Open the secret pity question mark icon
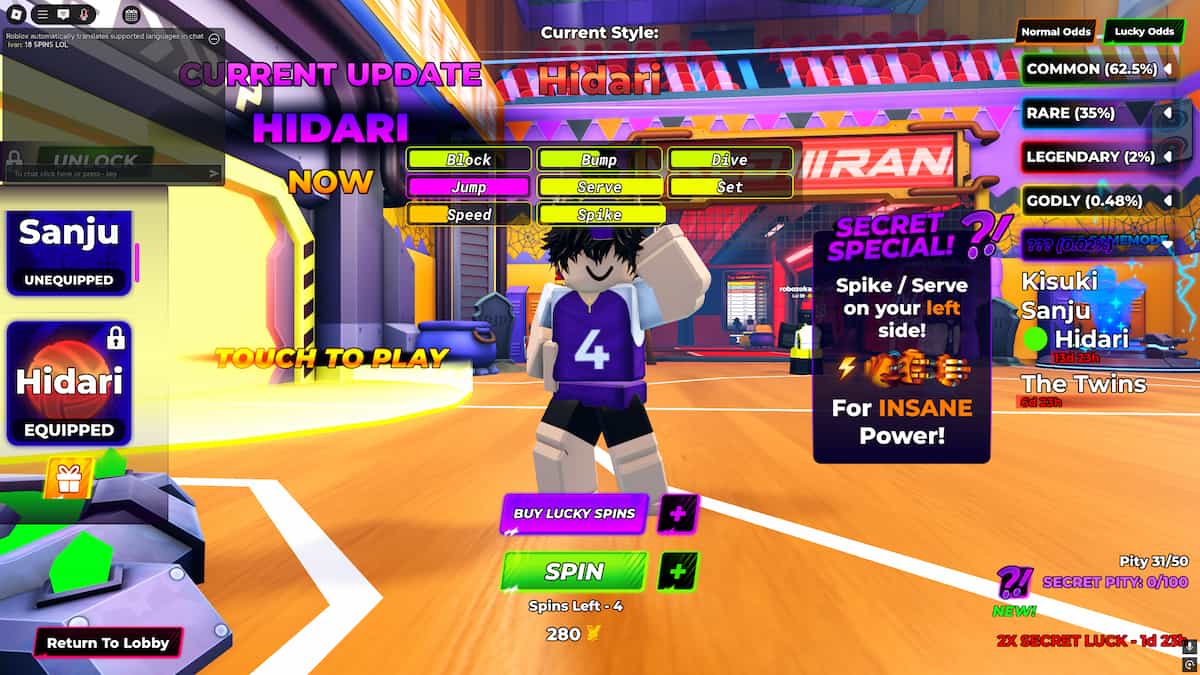 1014,581
